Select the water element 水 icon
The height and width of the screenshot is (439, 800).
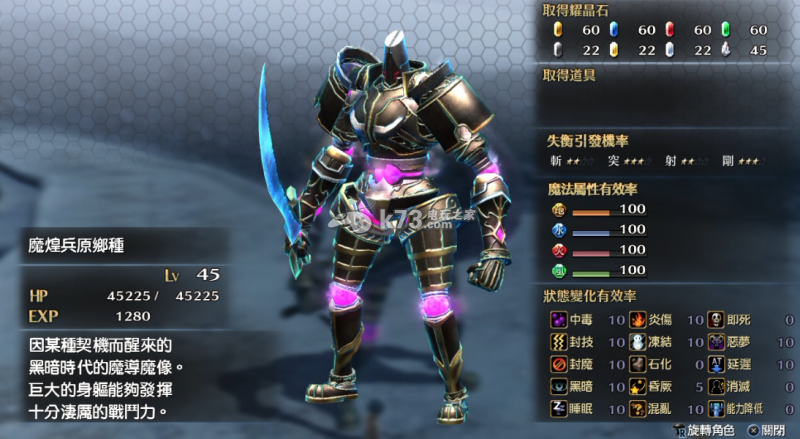[x=558, y=230]
